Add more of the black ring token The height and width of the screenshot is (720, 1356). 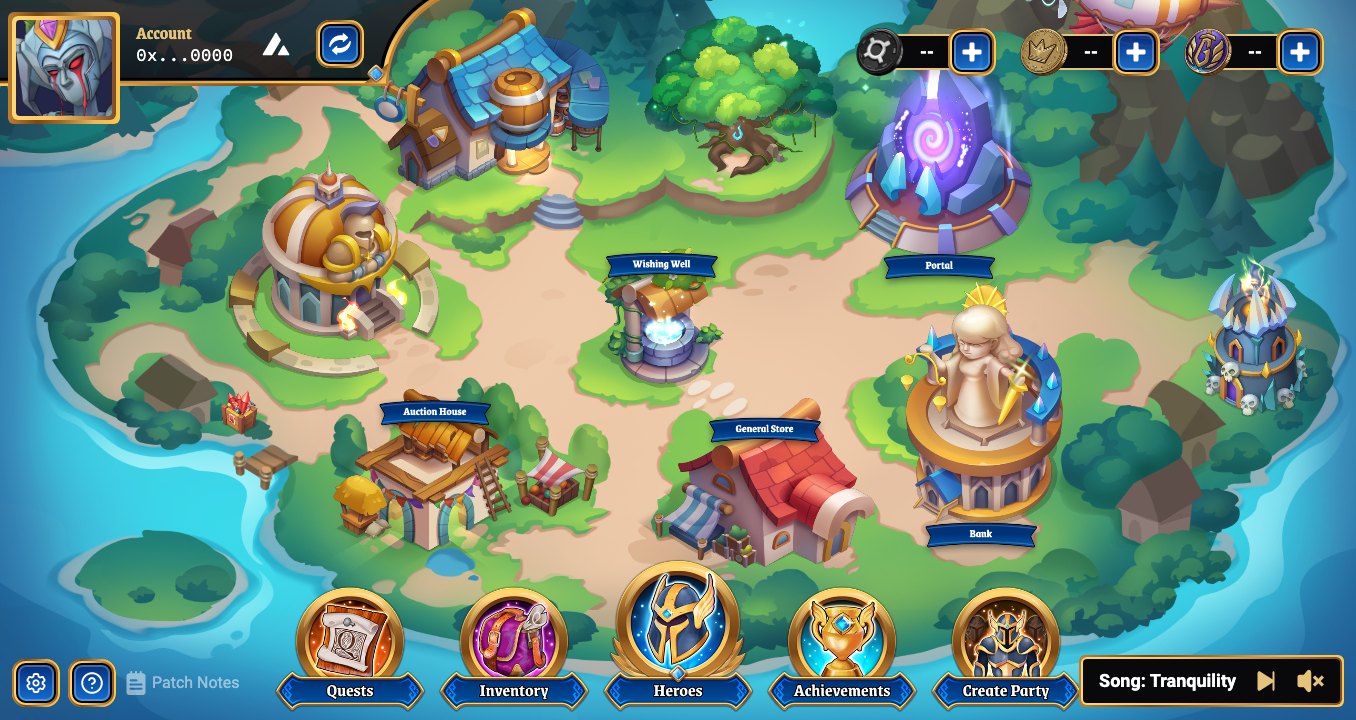972,52
